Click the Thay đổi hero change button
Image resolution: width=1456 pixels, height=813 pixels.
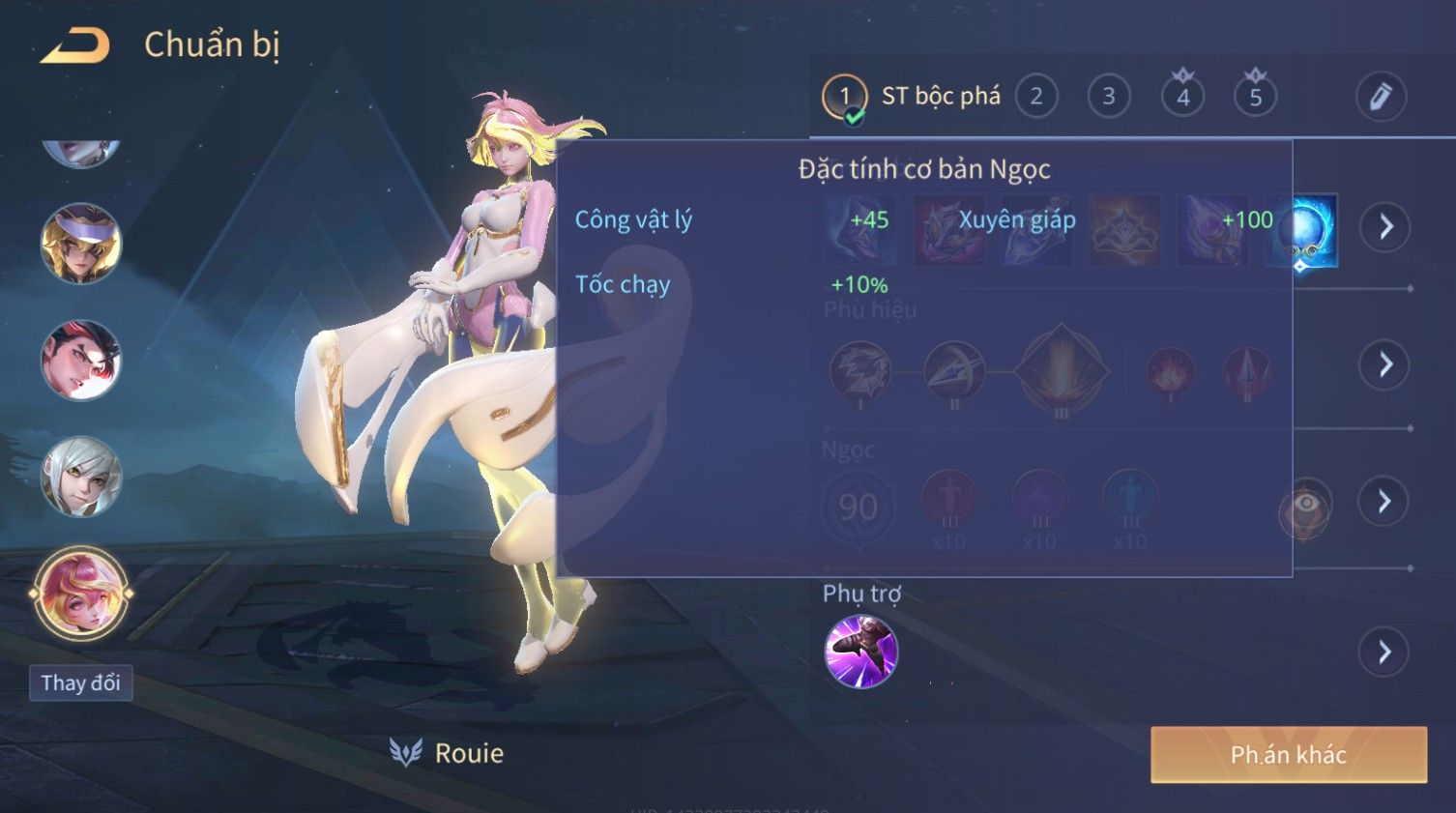(x=80, y=683)
